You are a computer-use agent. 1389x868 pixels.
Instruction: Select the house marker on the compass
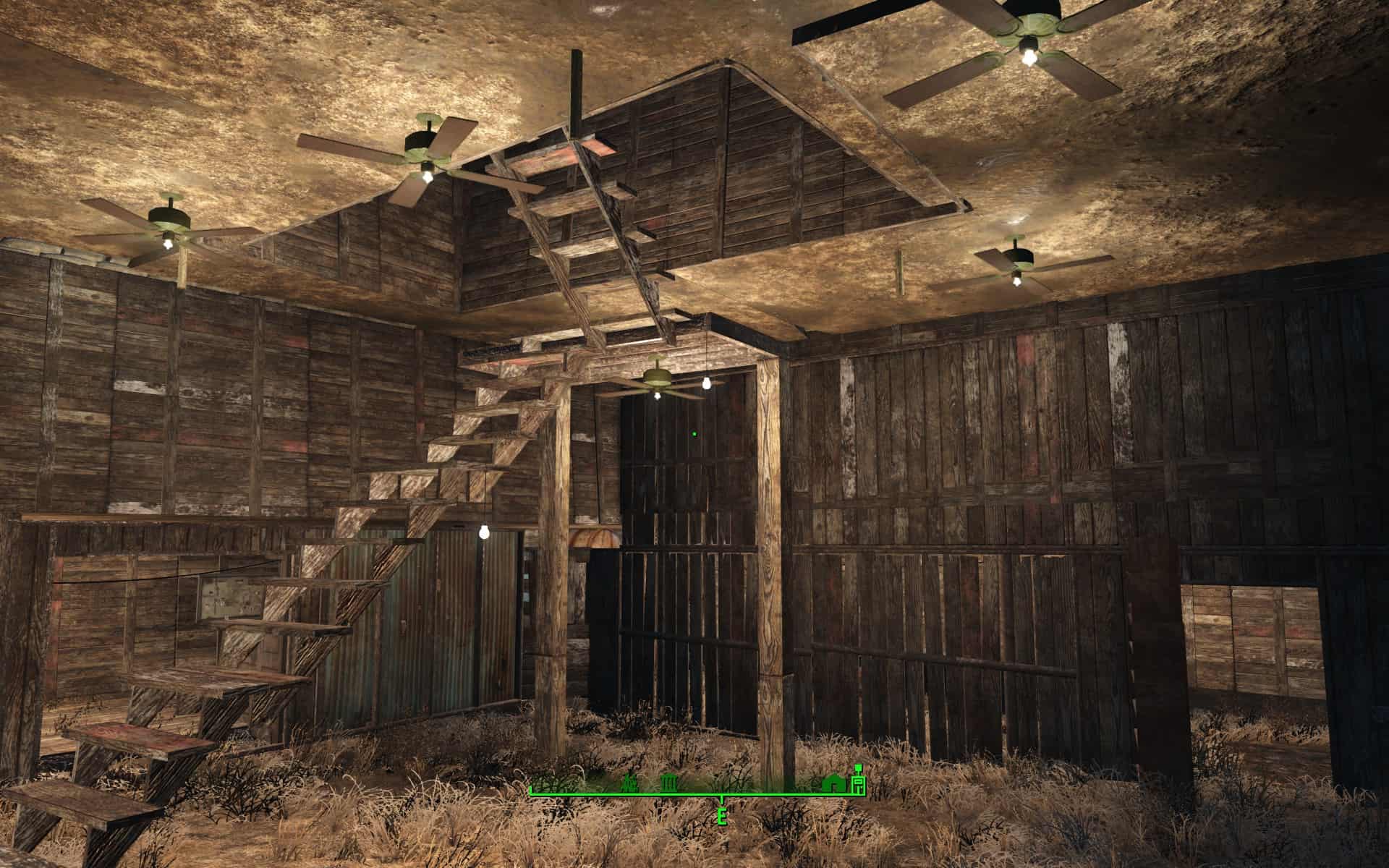(x=836, y=784)
